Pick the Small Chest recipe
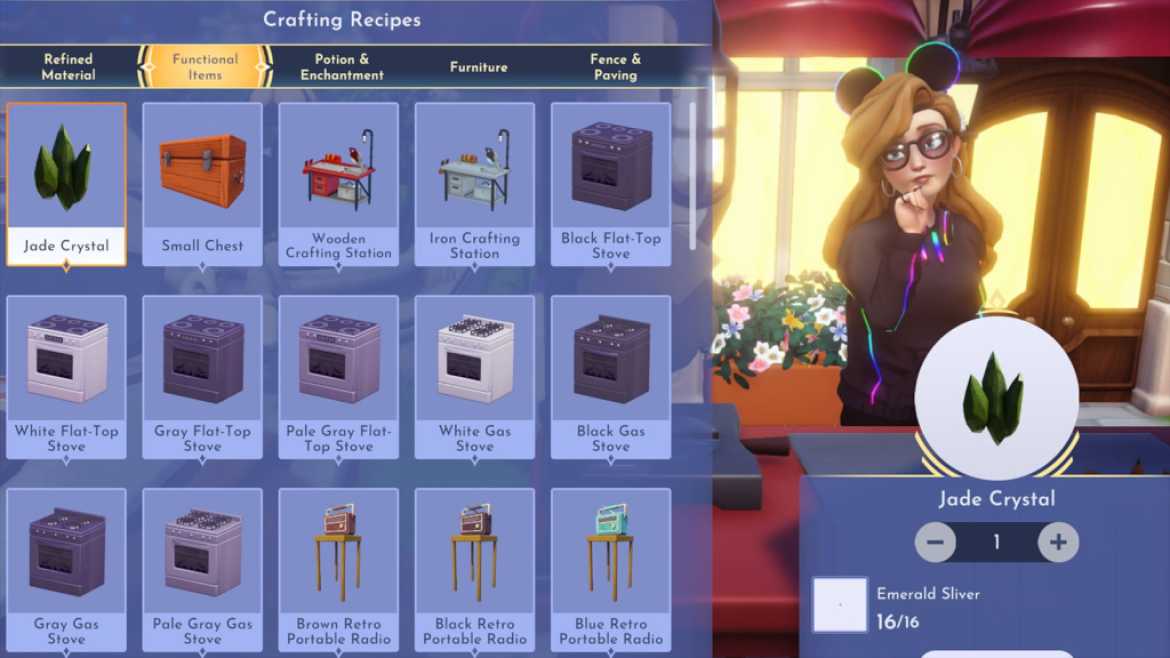 point(203,184)
